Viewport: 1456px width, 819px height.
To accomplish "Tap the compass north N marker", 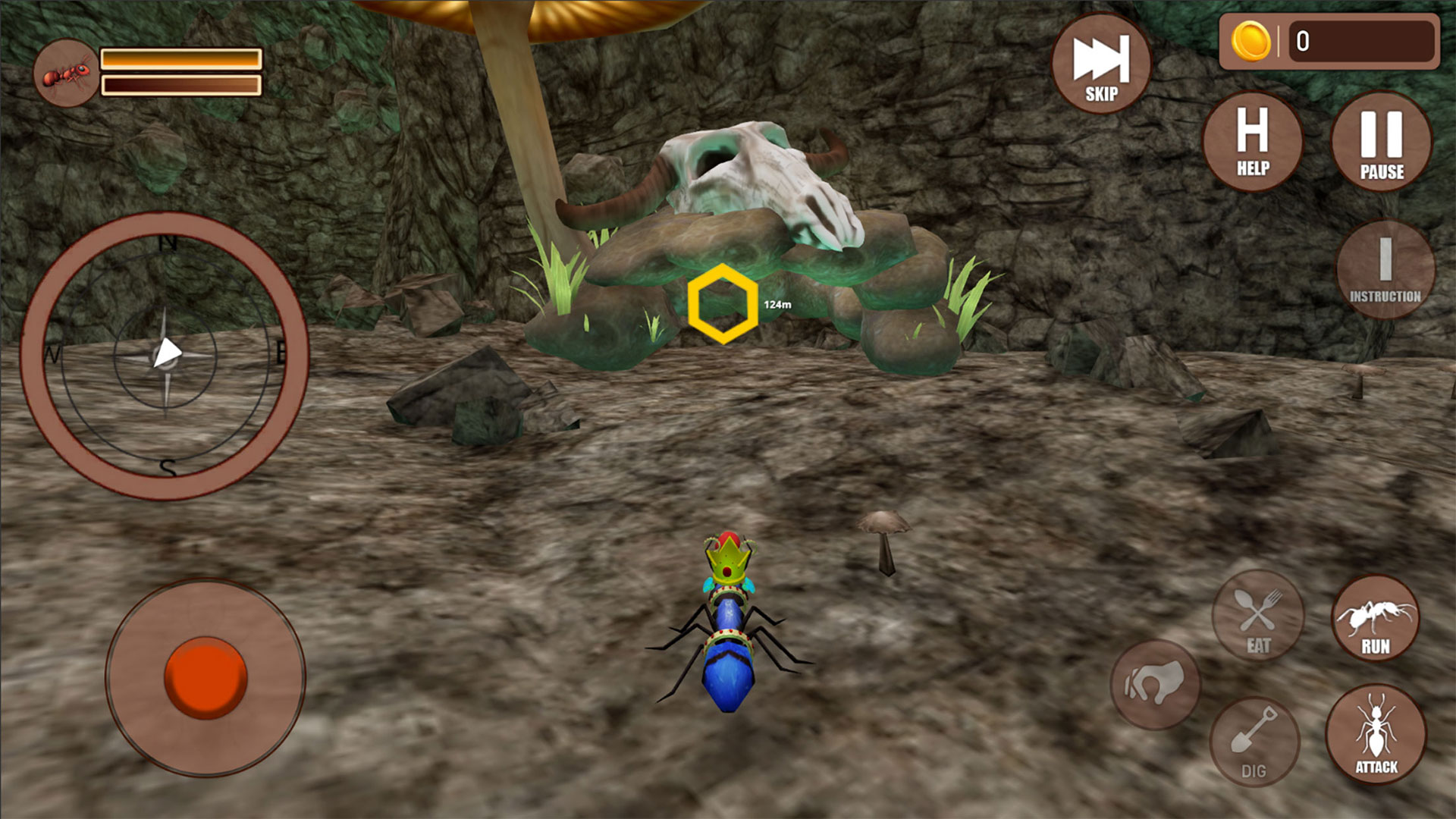I will [x=168, y=244].
